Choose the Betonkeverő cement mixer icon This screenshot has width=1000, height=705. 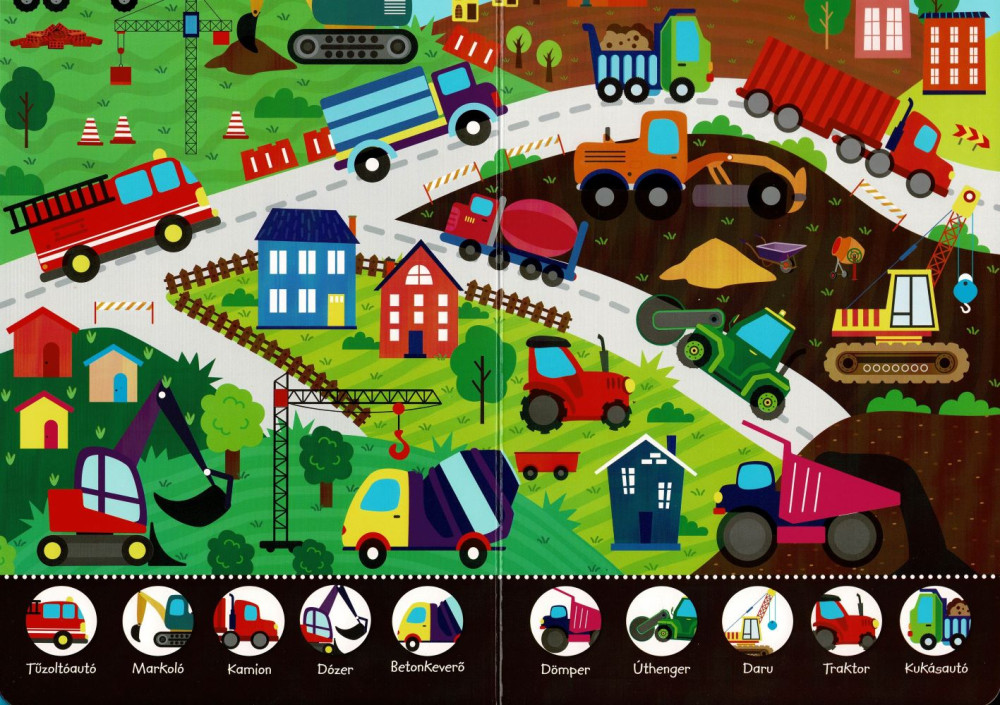point(427,620)
